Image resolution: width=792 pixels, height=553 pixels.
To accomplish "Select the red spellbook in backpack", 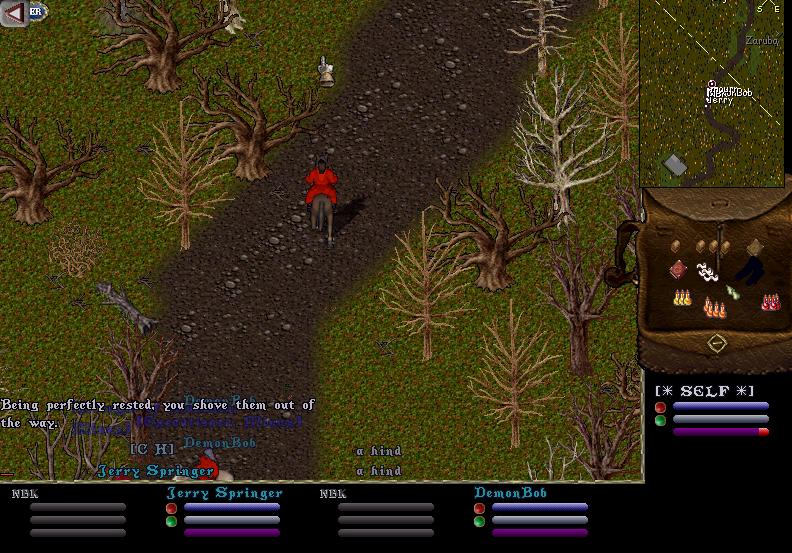I will tap(679, 268).
